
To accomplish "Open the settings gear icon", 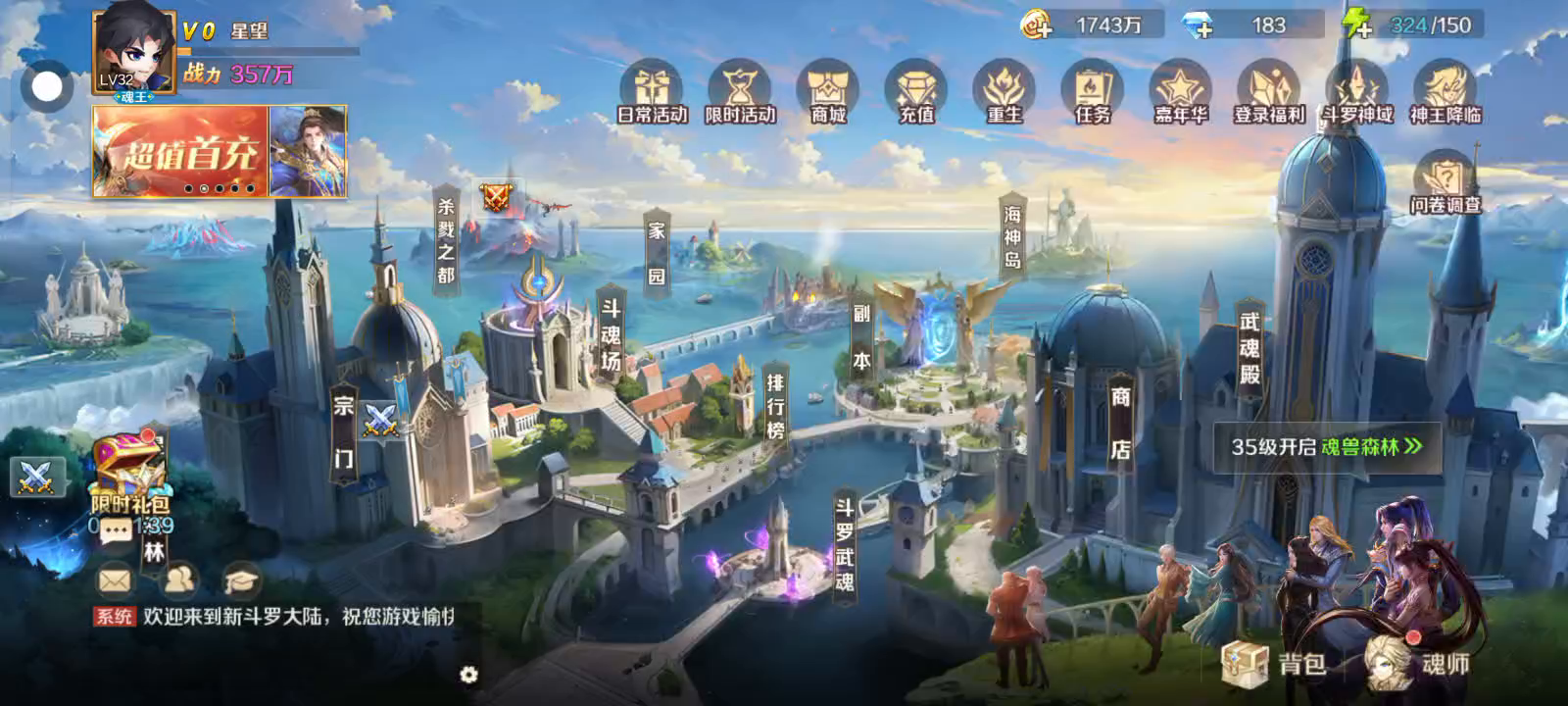I will click(468, 675).
